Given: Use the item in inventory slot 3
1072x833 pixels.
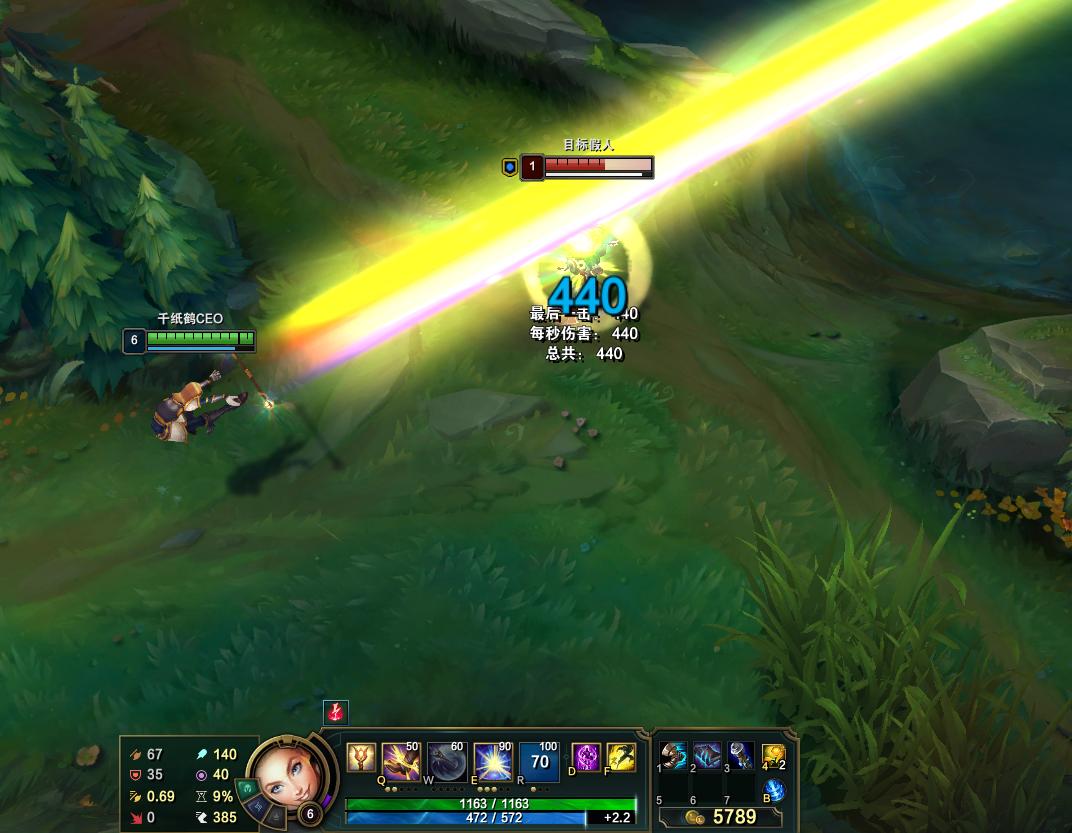Looking at the screenshot, I should pos(740,755).
